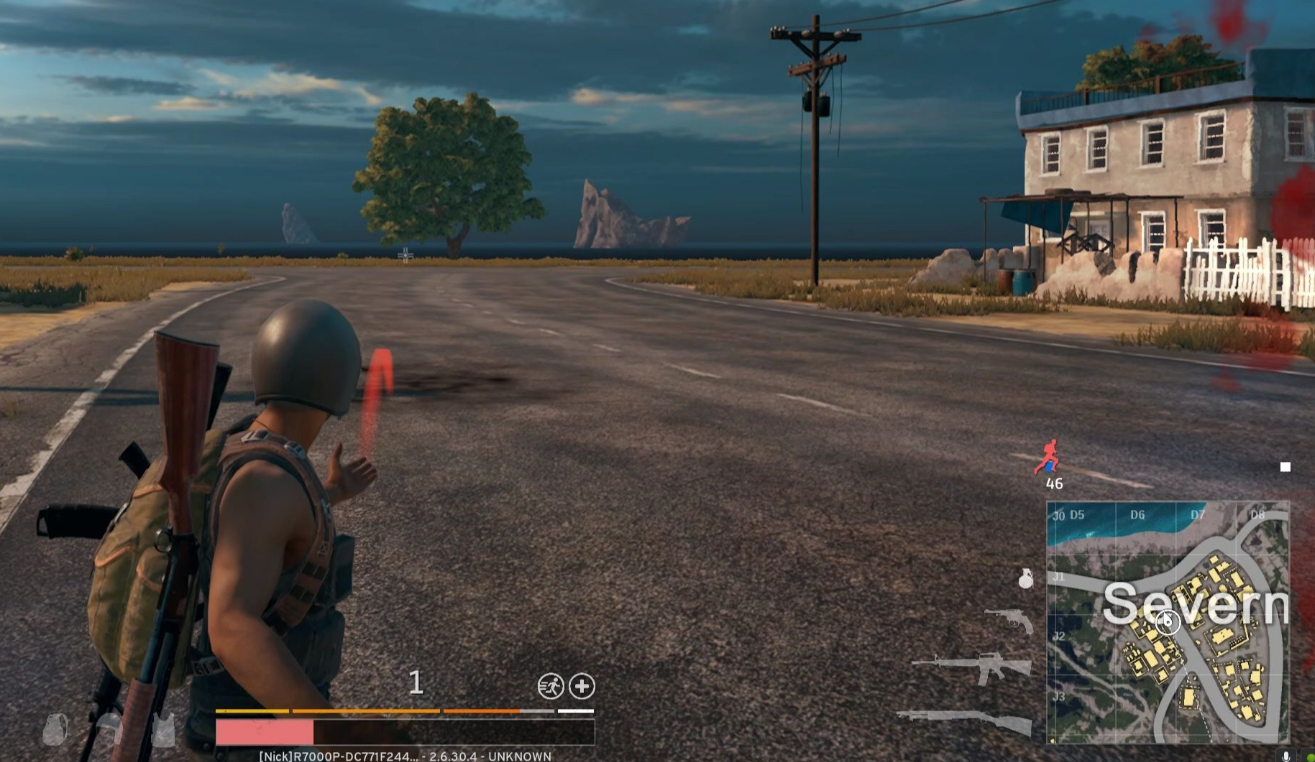Equip the M16 assault rifle
Screen dimensions: 1315x762
point(971,667)
